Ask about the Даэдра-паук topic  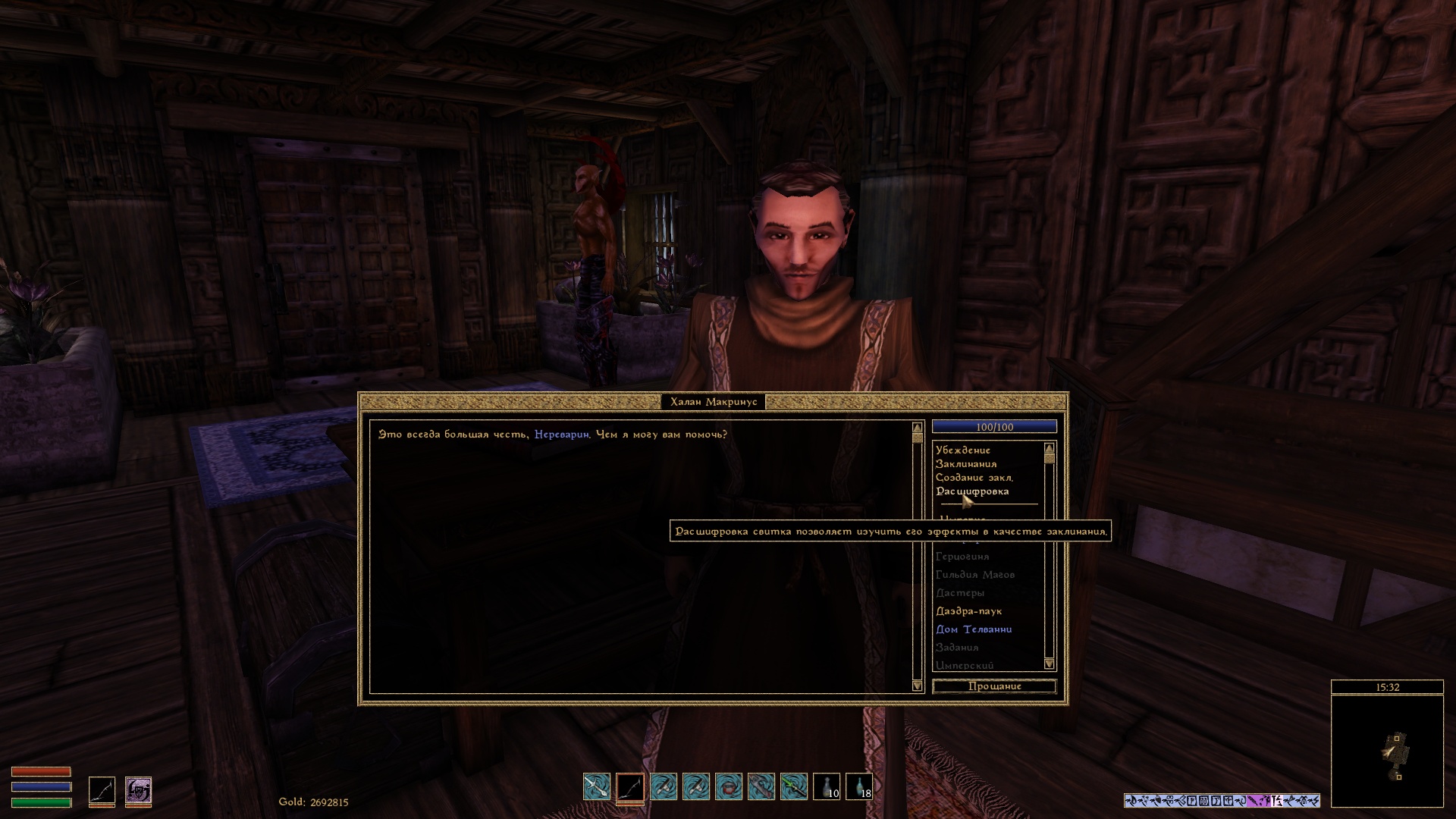(x=968, y=611)
